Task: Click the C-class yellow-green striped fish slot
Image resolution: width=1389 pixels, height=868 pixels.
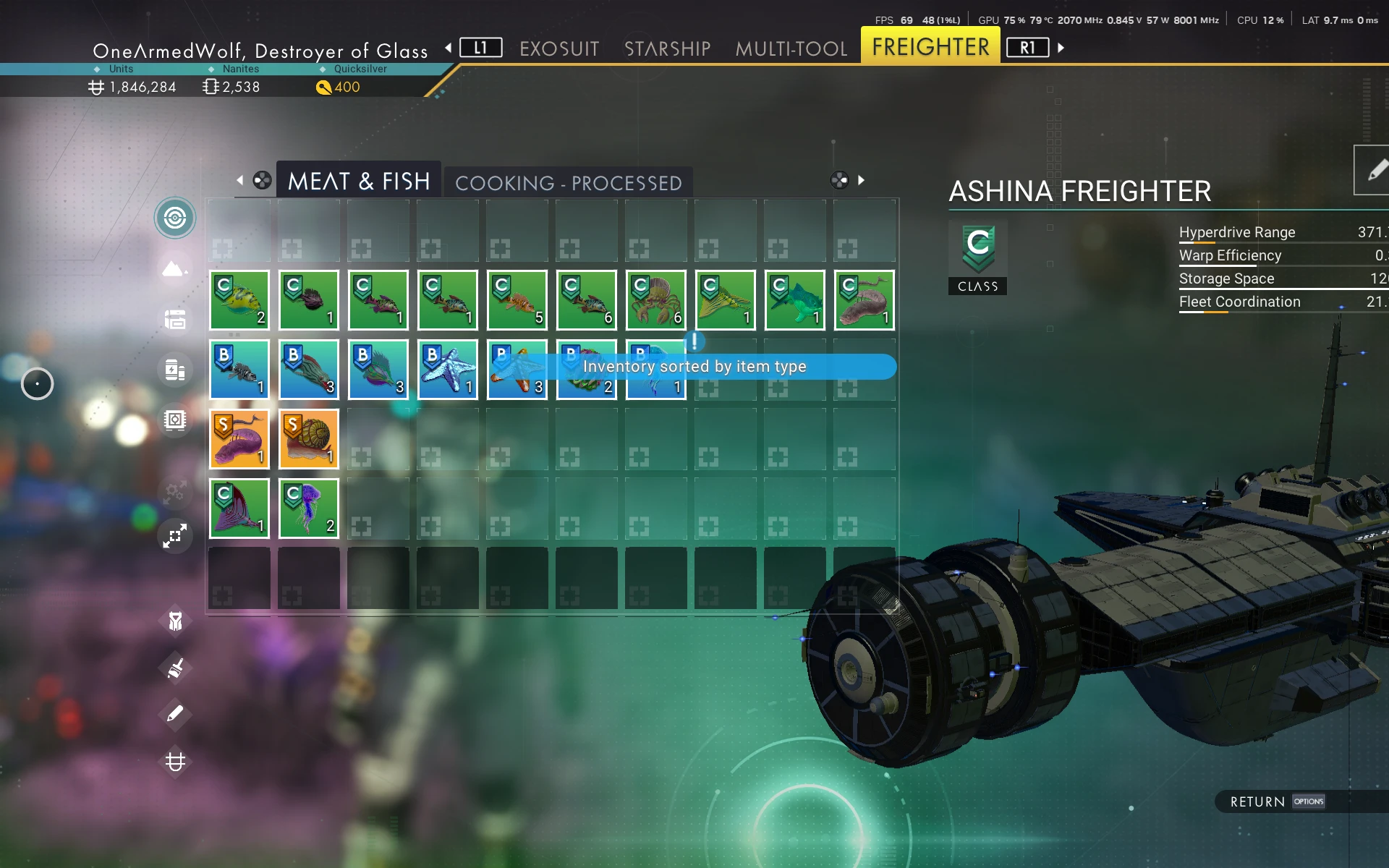Action: 239,300
